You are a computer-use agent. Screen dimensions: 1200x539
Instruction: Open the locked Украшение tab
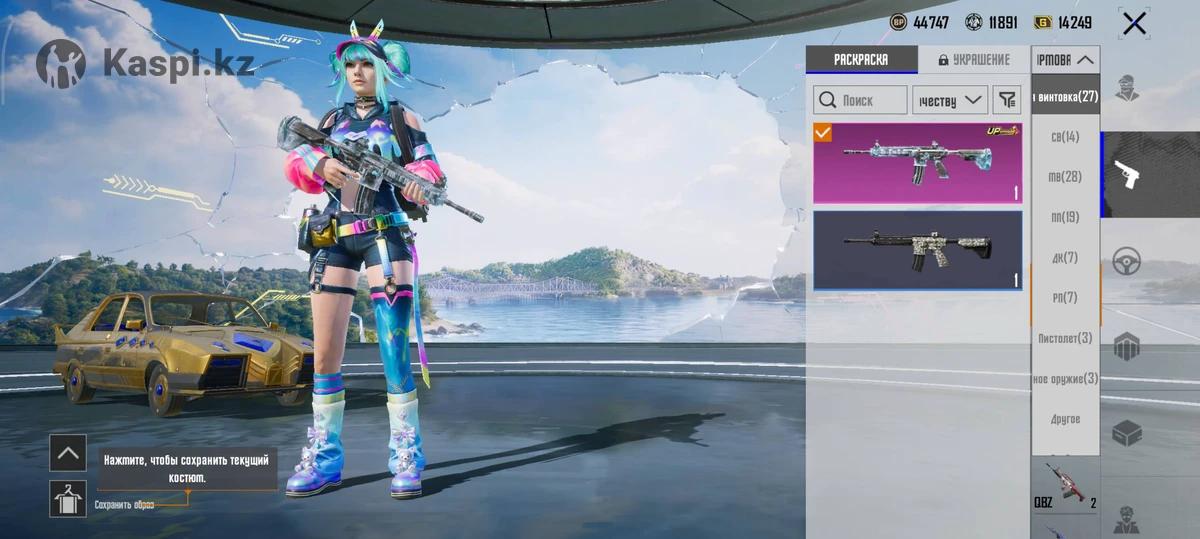coord(973,60)
